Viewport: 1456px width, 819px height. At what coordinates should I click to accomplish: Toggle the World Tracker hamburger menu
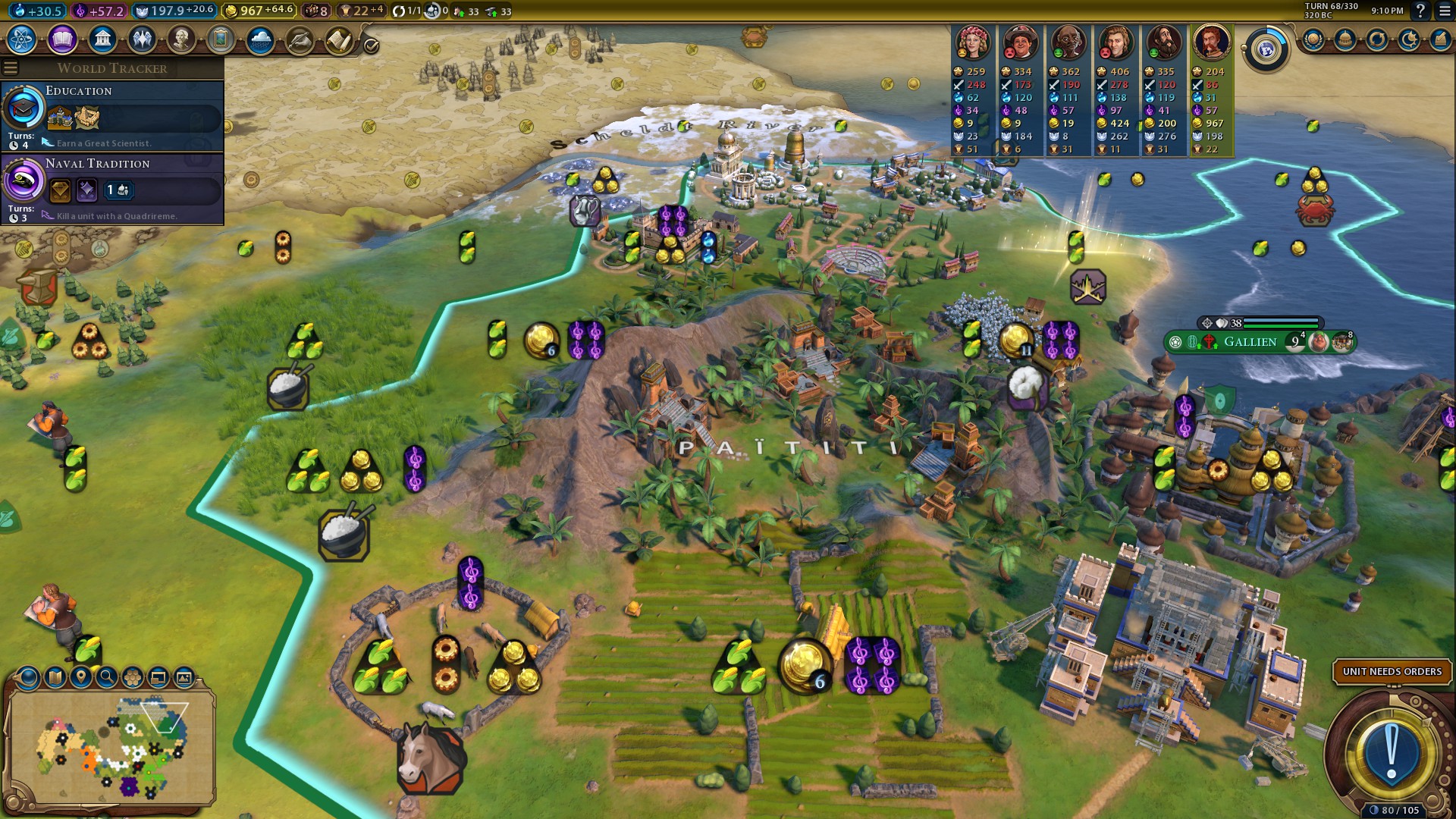(11, 68)
